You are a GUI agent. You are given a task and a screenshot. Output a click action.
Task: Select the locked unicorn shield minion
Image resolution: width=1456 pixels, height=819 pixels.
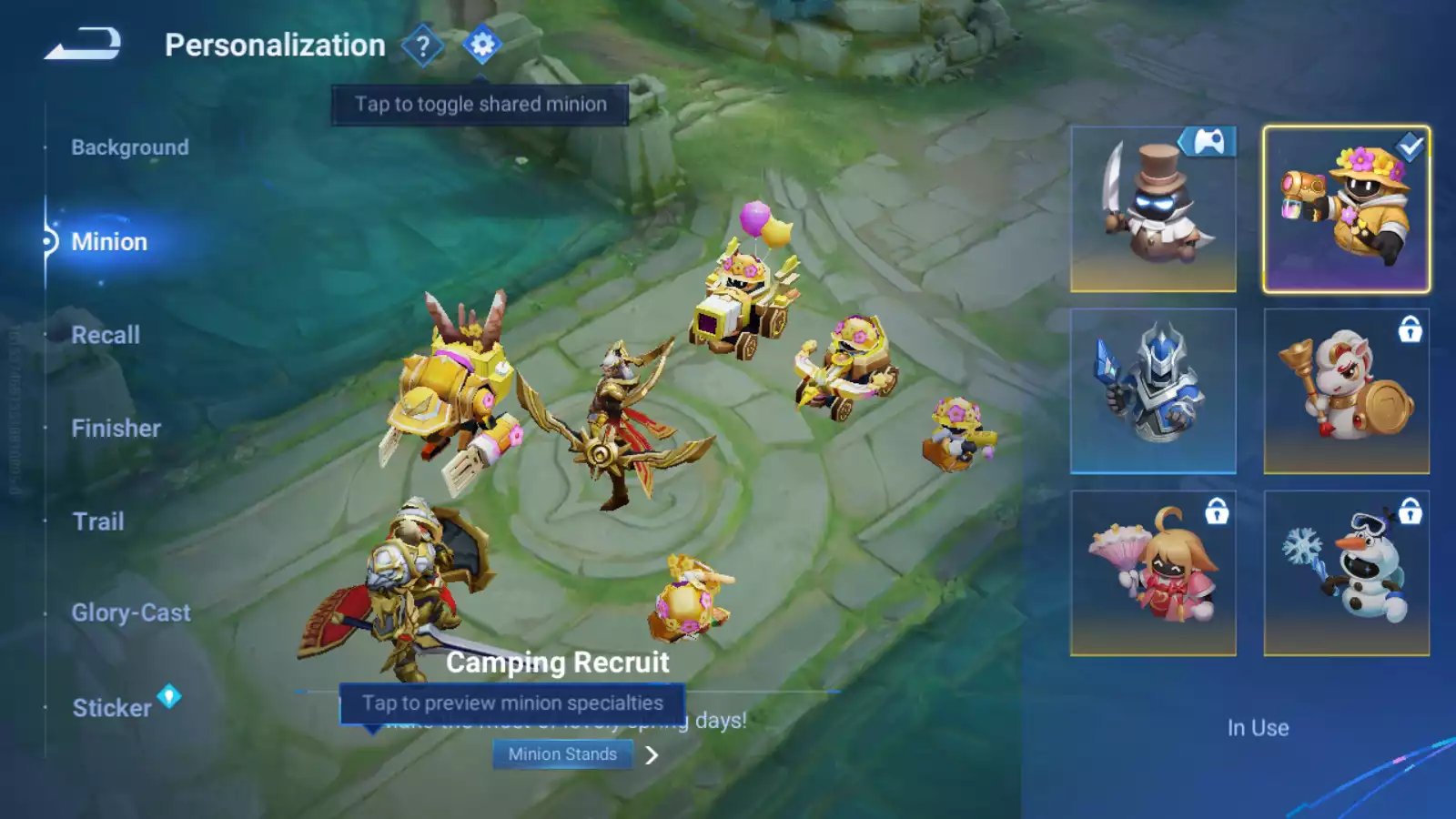click(x=1346, y=391)
